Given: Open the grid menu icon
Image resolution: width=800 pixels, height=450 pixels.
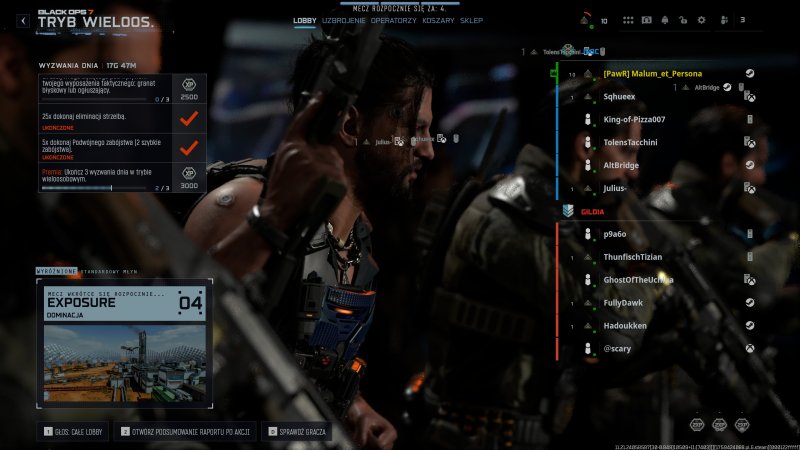Looking at the screenshot, I should click(628, 20).
